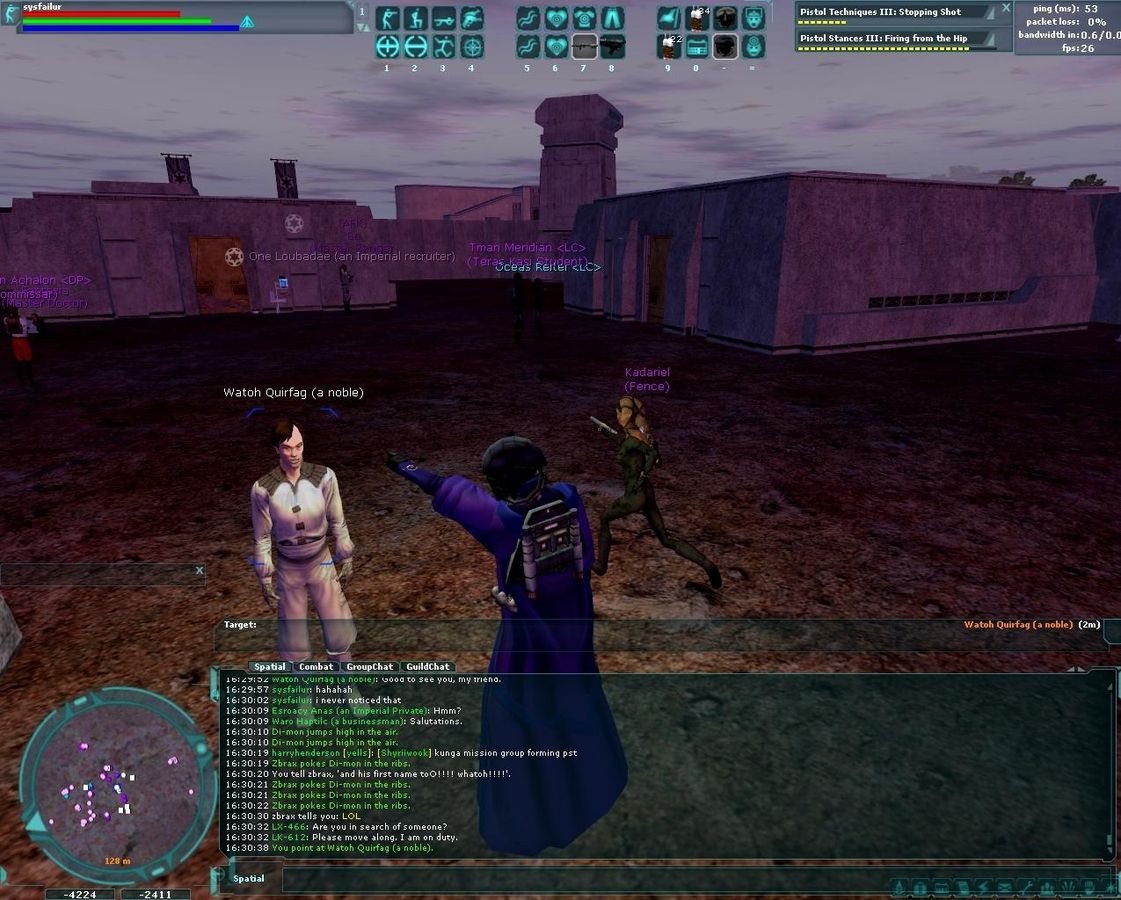Viewport: 1121px width, 900px height.
Task: Select Pistol Techniques III: Stopping Shot entry
Action: [880, 12]
